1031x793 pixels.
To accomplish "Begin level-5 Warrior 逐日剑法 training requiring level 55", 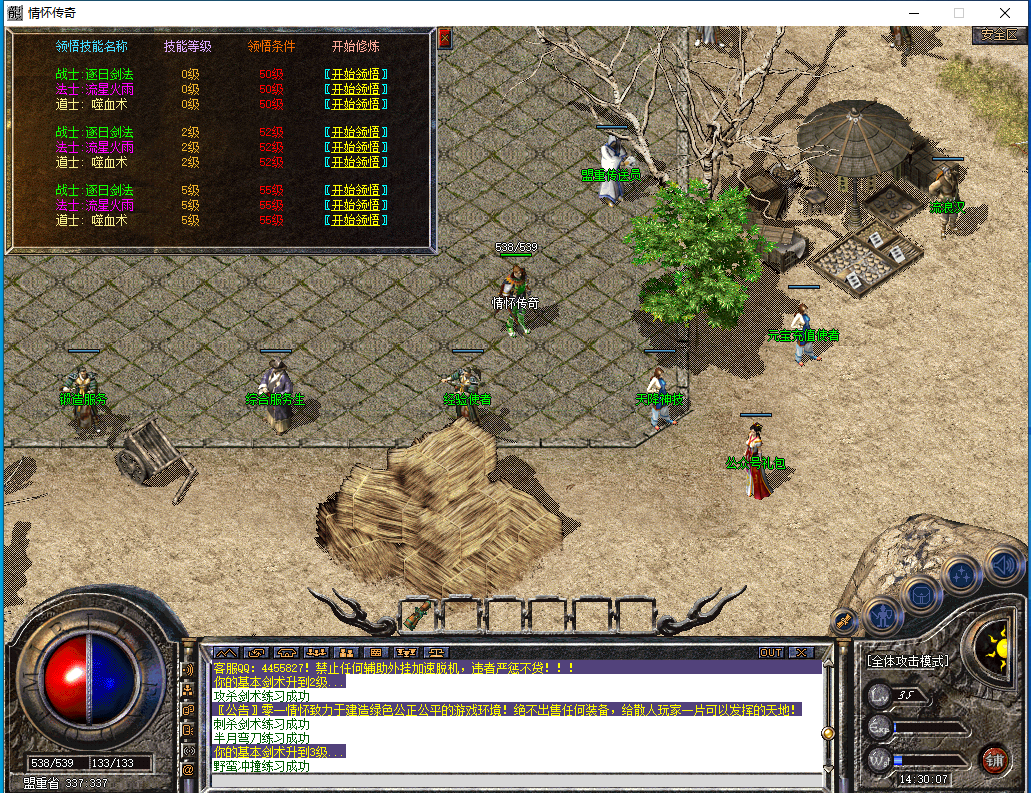I will (x=355, y=190).
